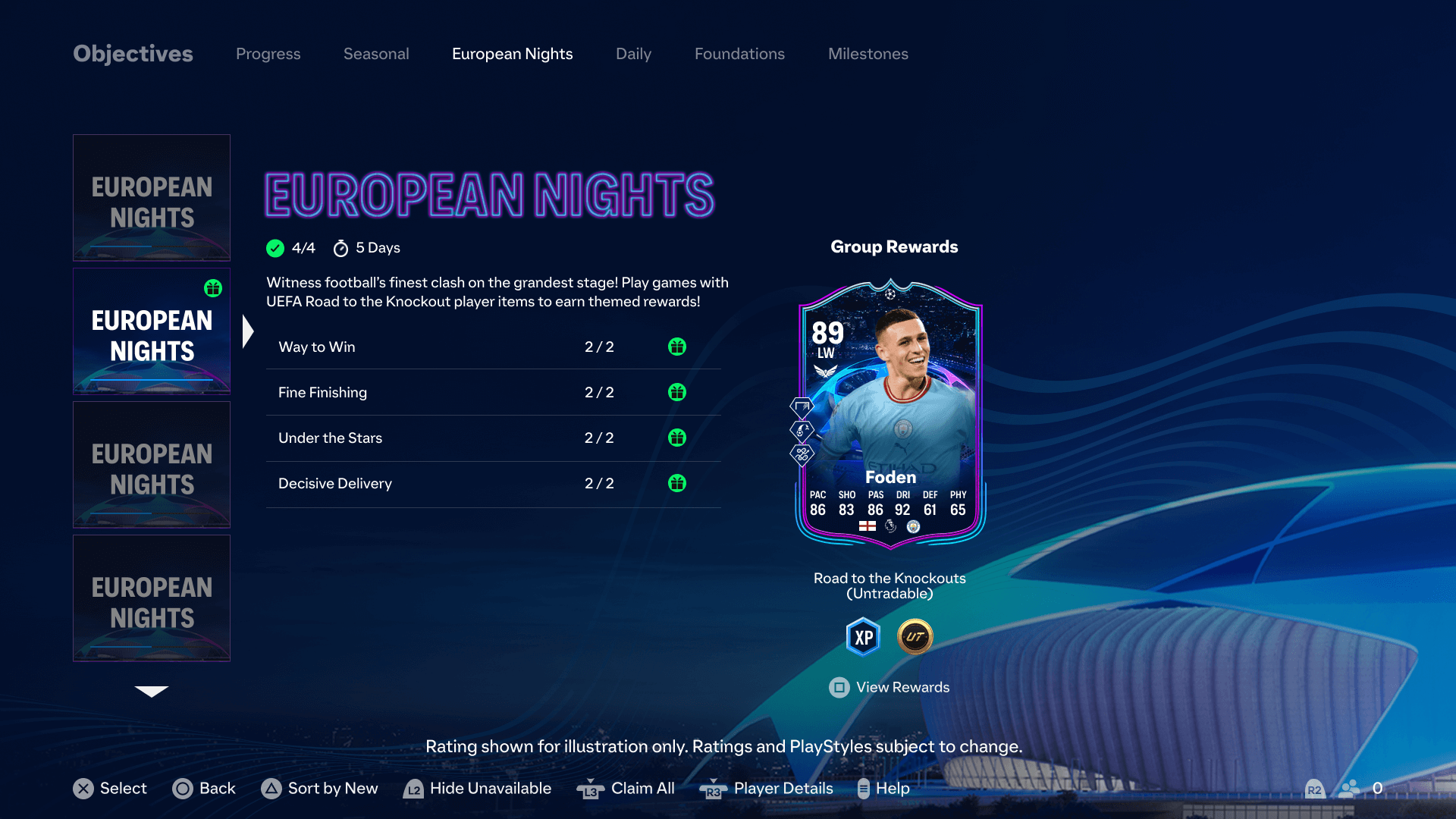This screenshot has height=819, width=1456.
Task: Select the XP reward icon under the Foden card
Action: tap(861, 636)
